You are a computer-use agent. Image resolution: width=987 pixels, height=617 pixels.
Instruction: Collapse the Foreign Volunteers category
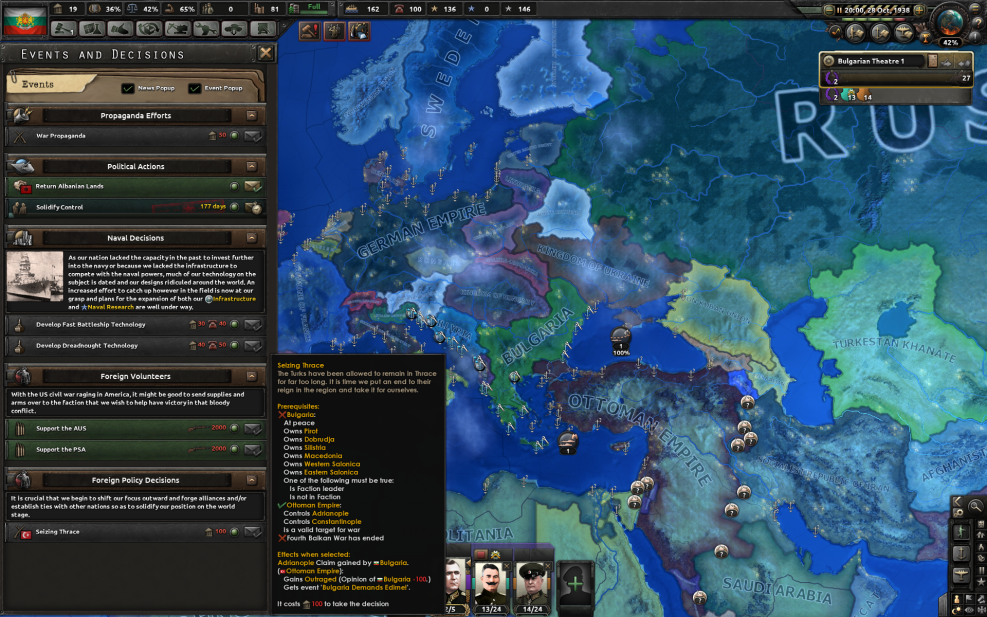251,376
